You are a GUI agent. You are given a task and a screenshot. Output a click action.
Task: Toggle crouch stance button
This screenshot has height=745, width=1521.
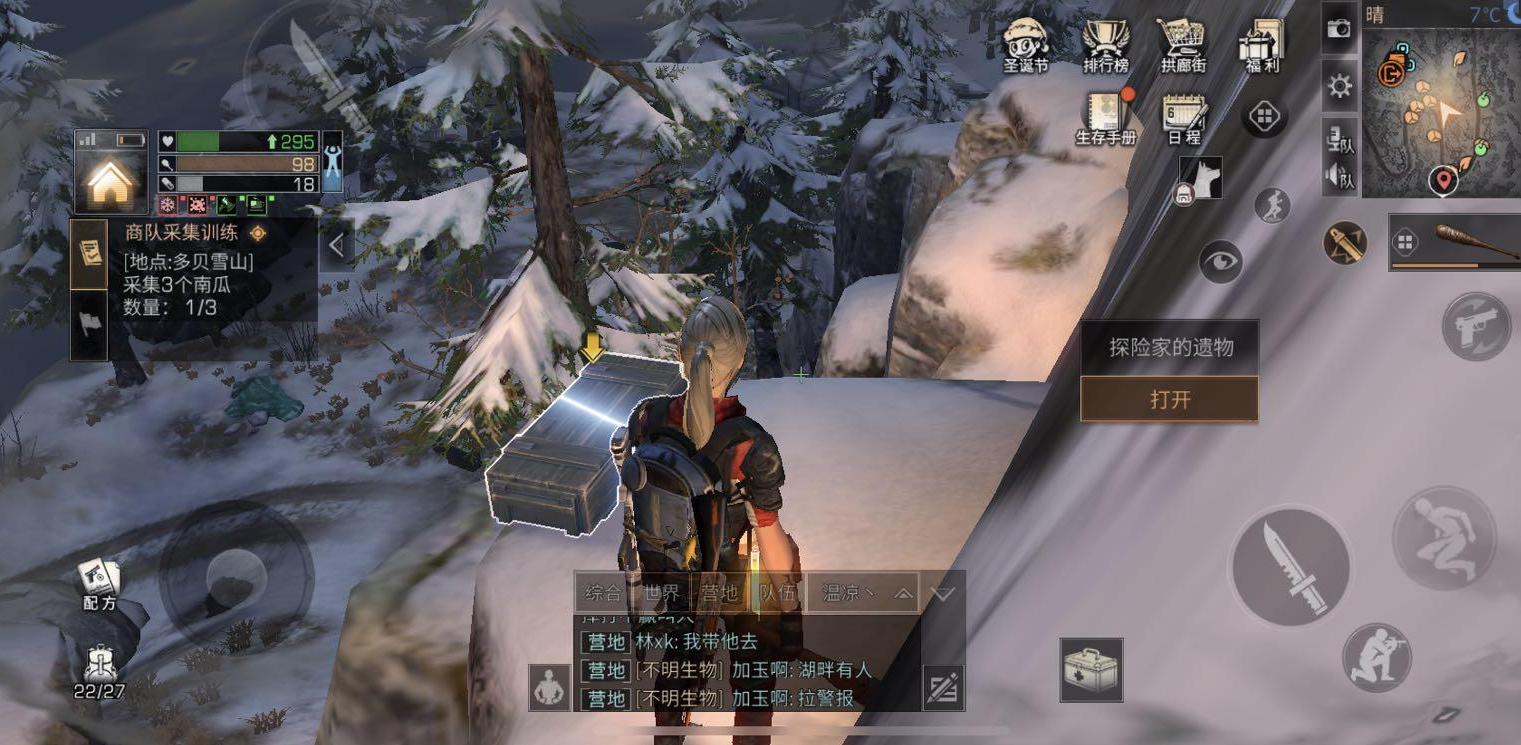point(1444,538)
